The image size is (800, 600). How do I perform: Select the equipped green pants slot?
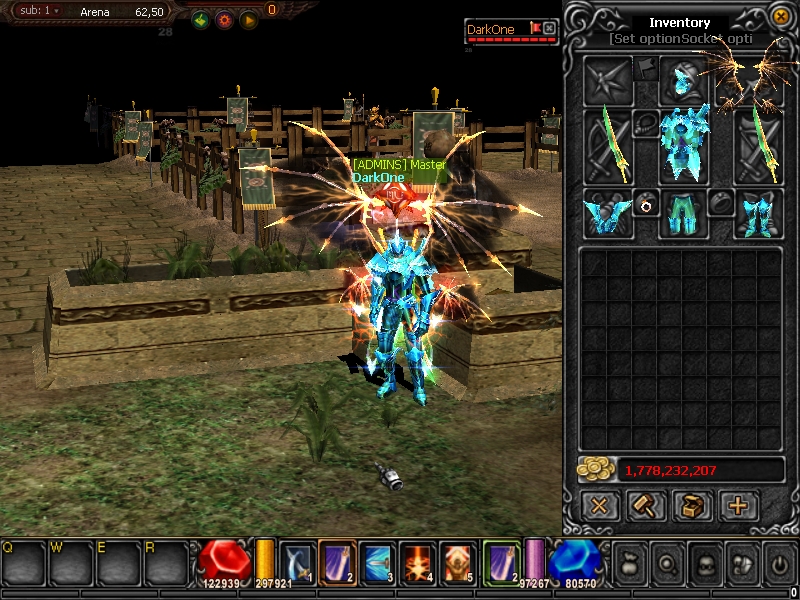pos(684,214)
